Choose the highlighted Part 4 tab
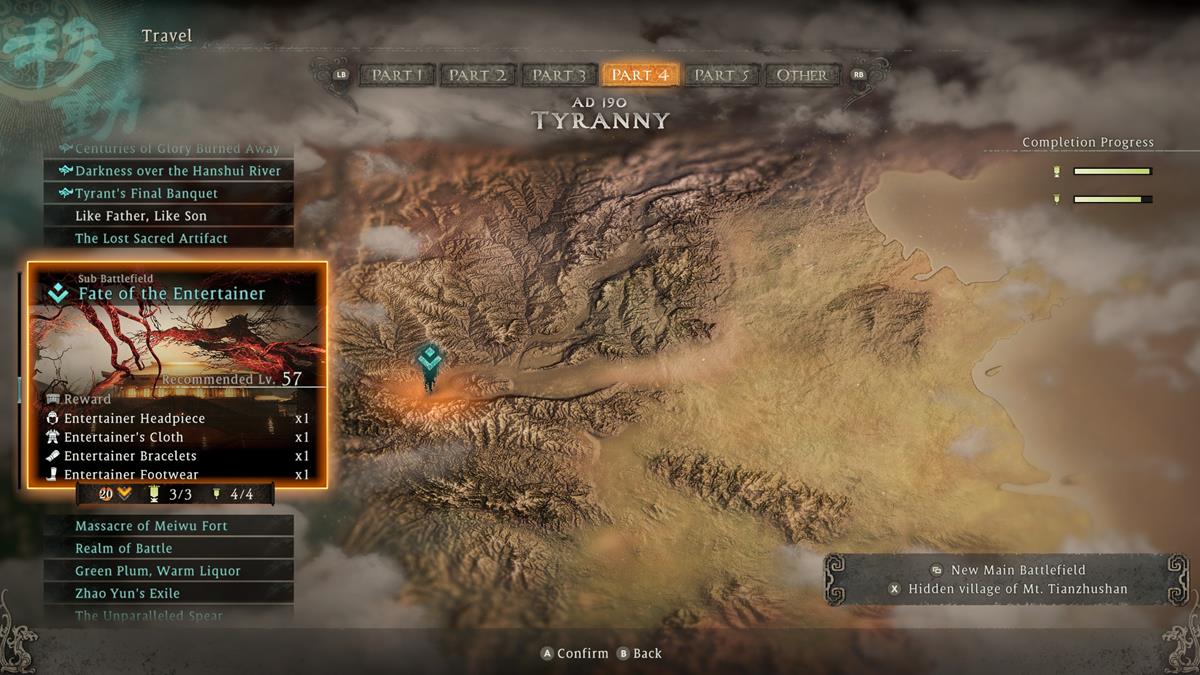Image resolution: width=1200 pixels, height=675 pixels. (x=640, y=75)
